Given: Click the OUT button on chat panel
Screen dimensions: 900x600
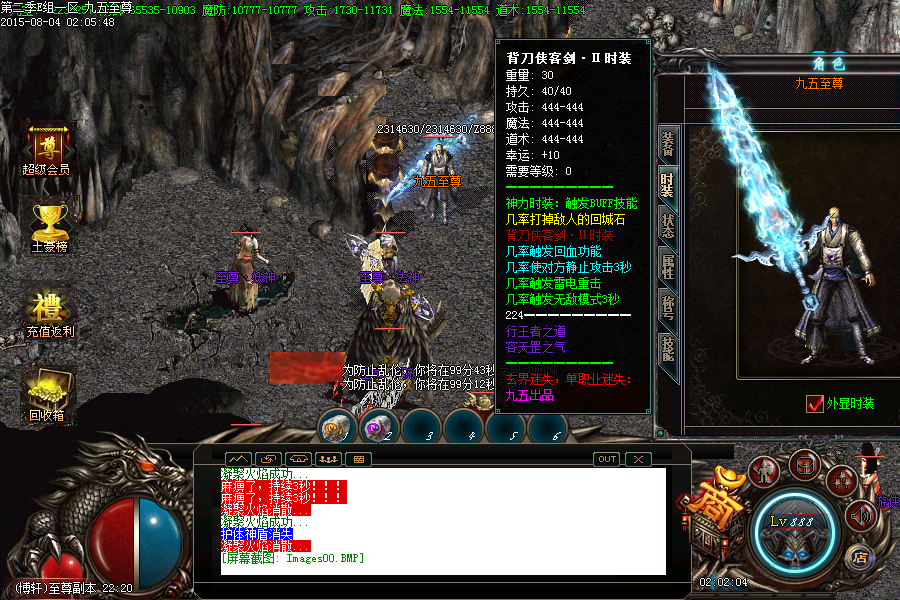Looking at the screenshot, I should click(x=606, y=459).
